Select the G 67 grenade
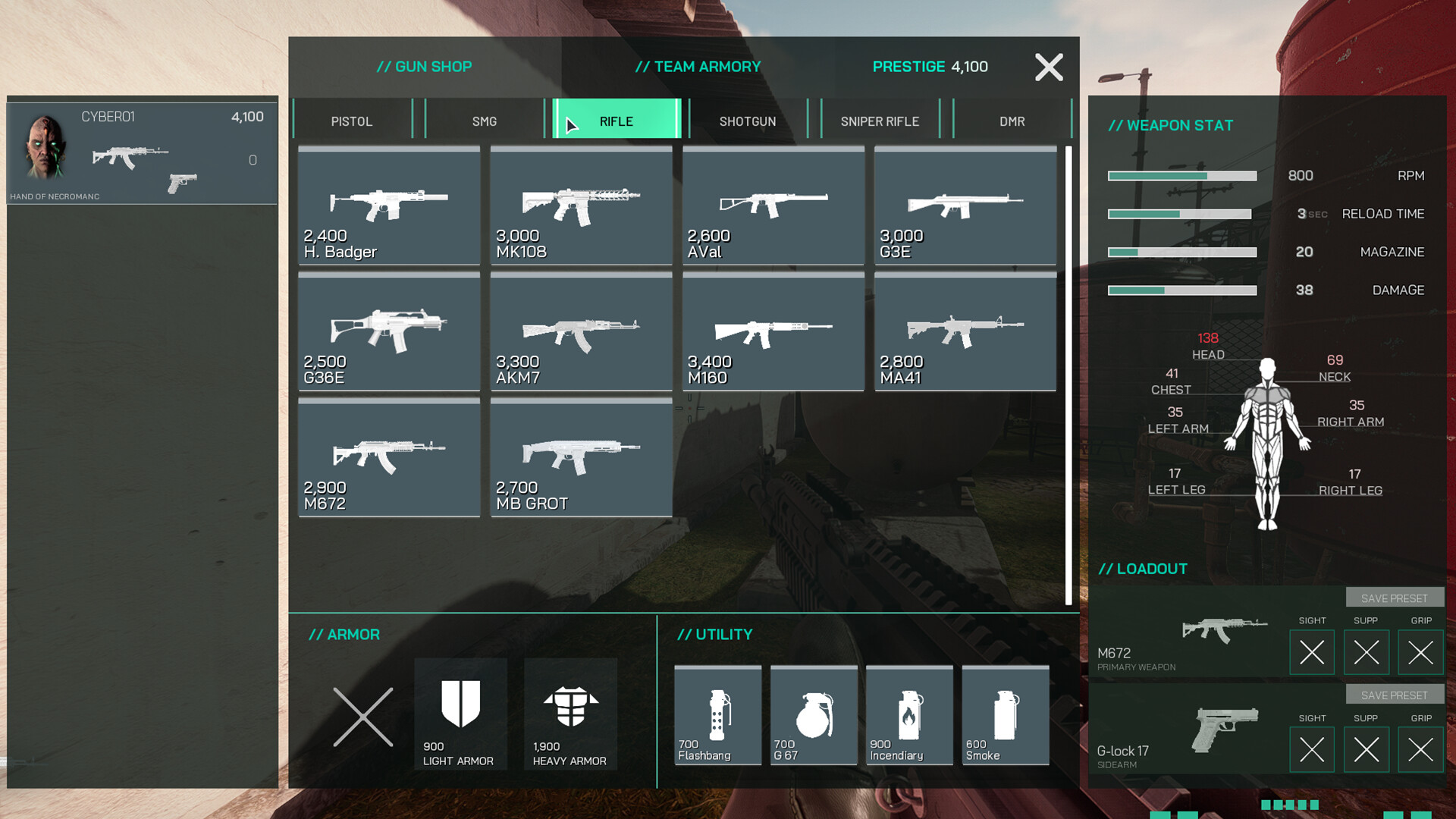The image size is (1456, 819). 813,713
